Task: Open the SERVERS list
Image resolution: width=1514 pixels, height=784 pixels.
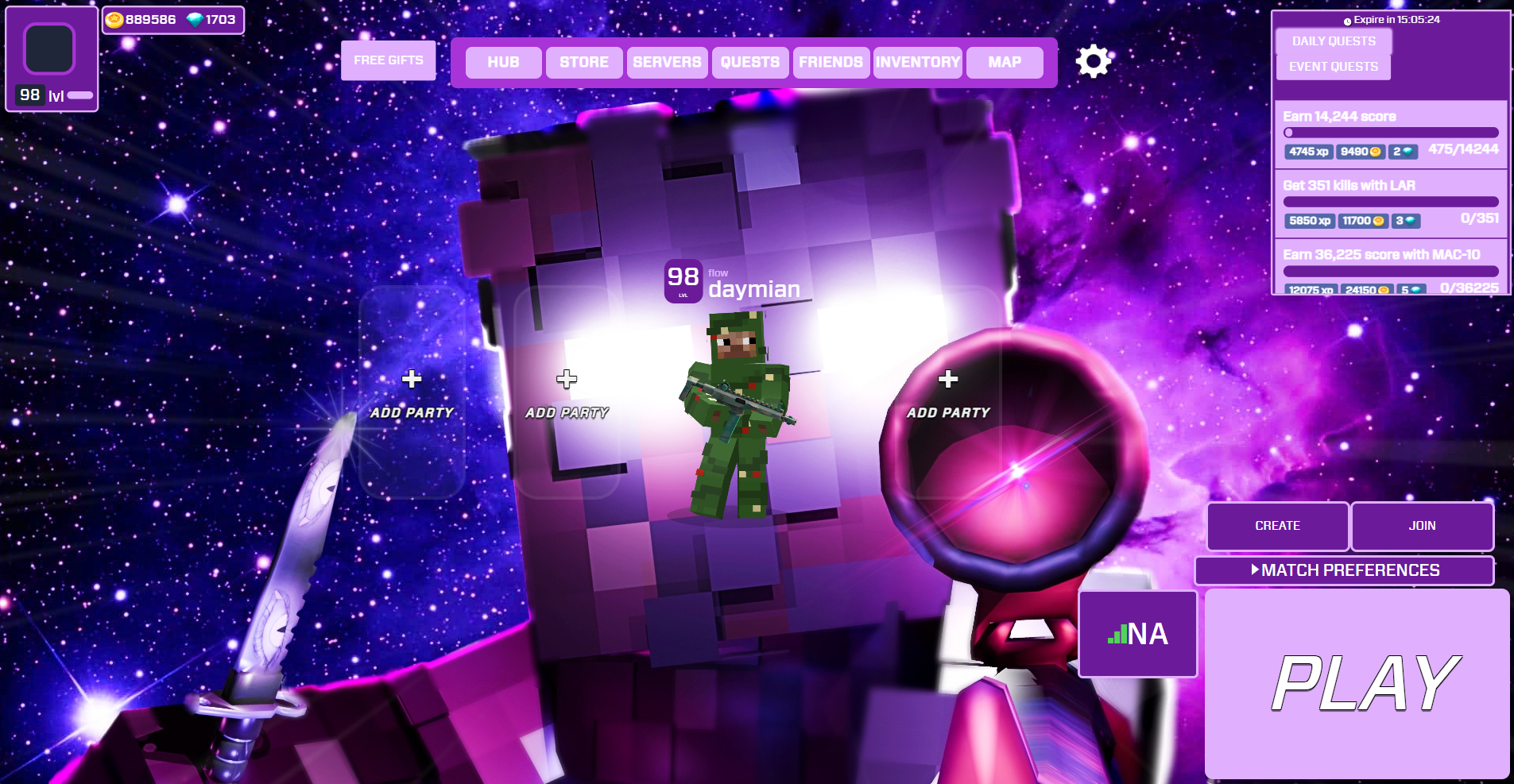Action: point(667,62)
